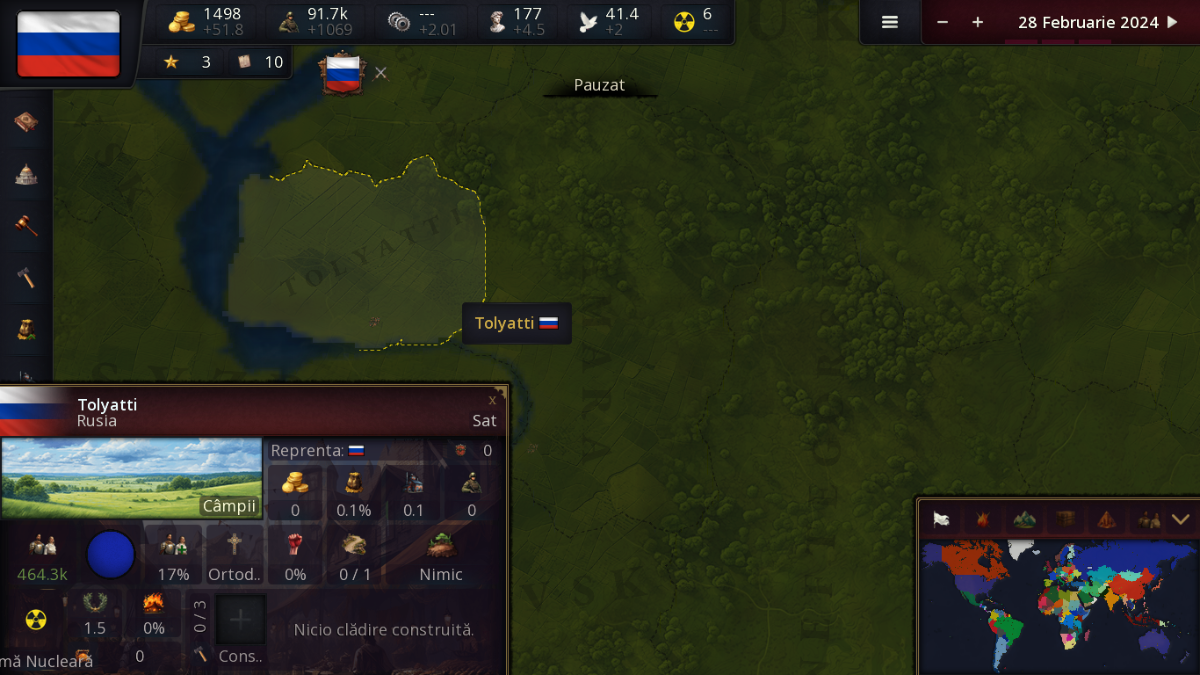Add a building in the empty plus slot
Viewport: 1200px width, 675px height.
241,620
